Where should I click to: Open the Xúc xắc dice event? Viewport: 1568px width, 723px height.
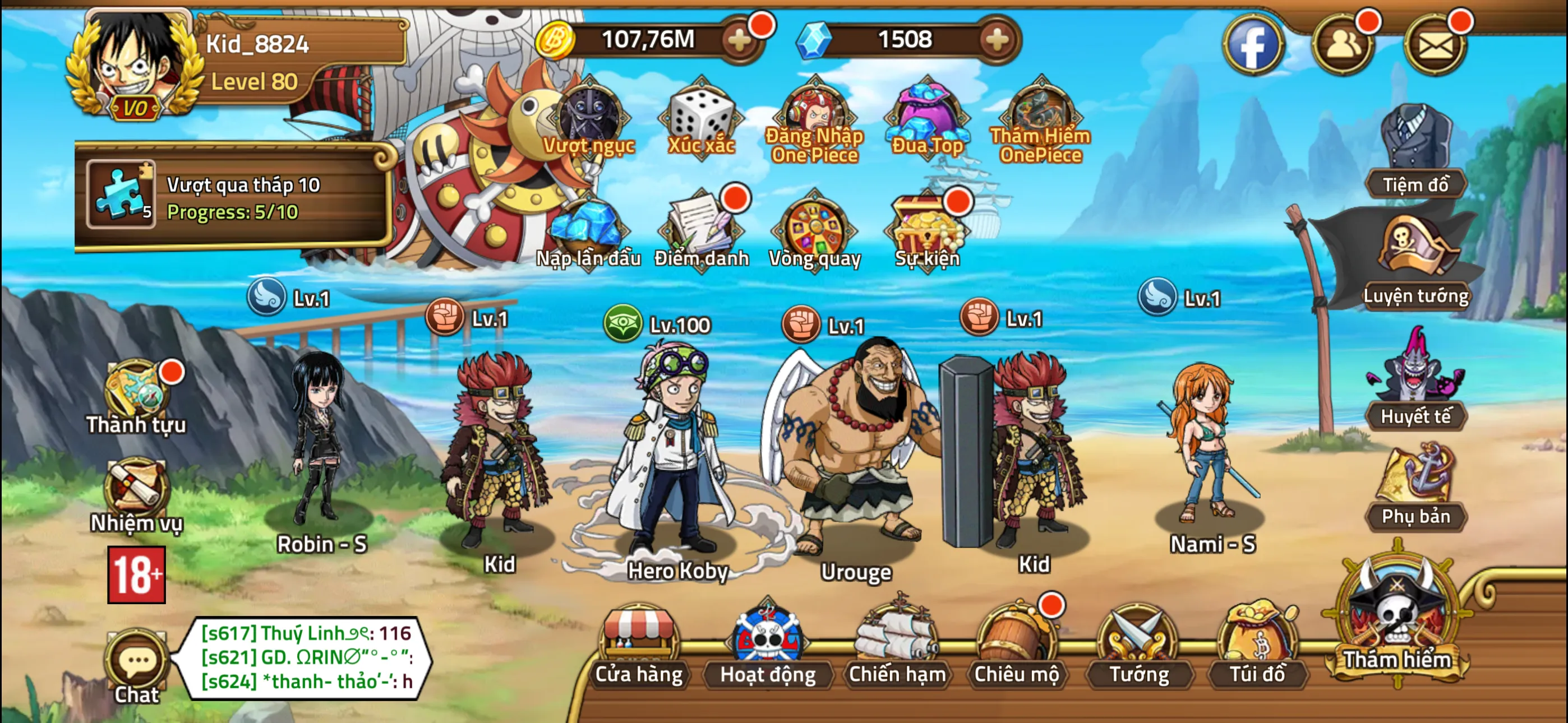699,117
